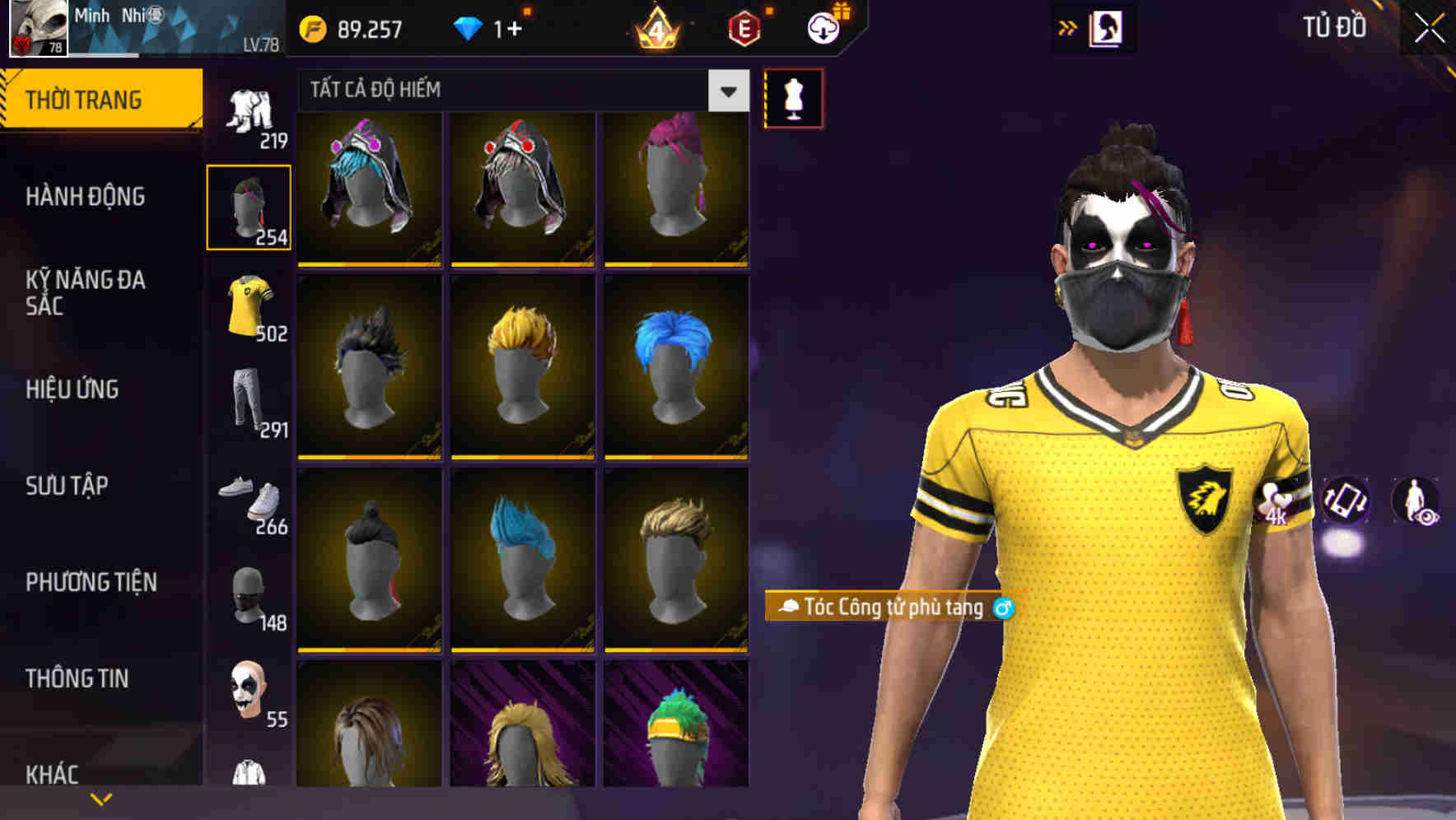Click the male gender icon on hair name tag
This screenshot has width=1456, height=820.
1003,608
